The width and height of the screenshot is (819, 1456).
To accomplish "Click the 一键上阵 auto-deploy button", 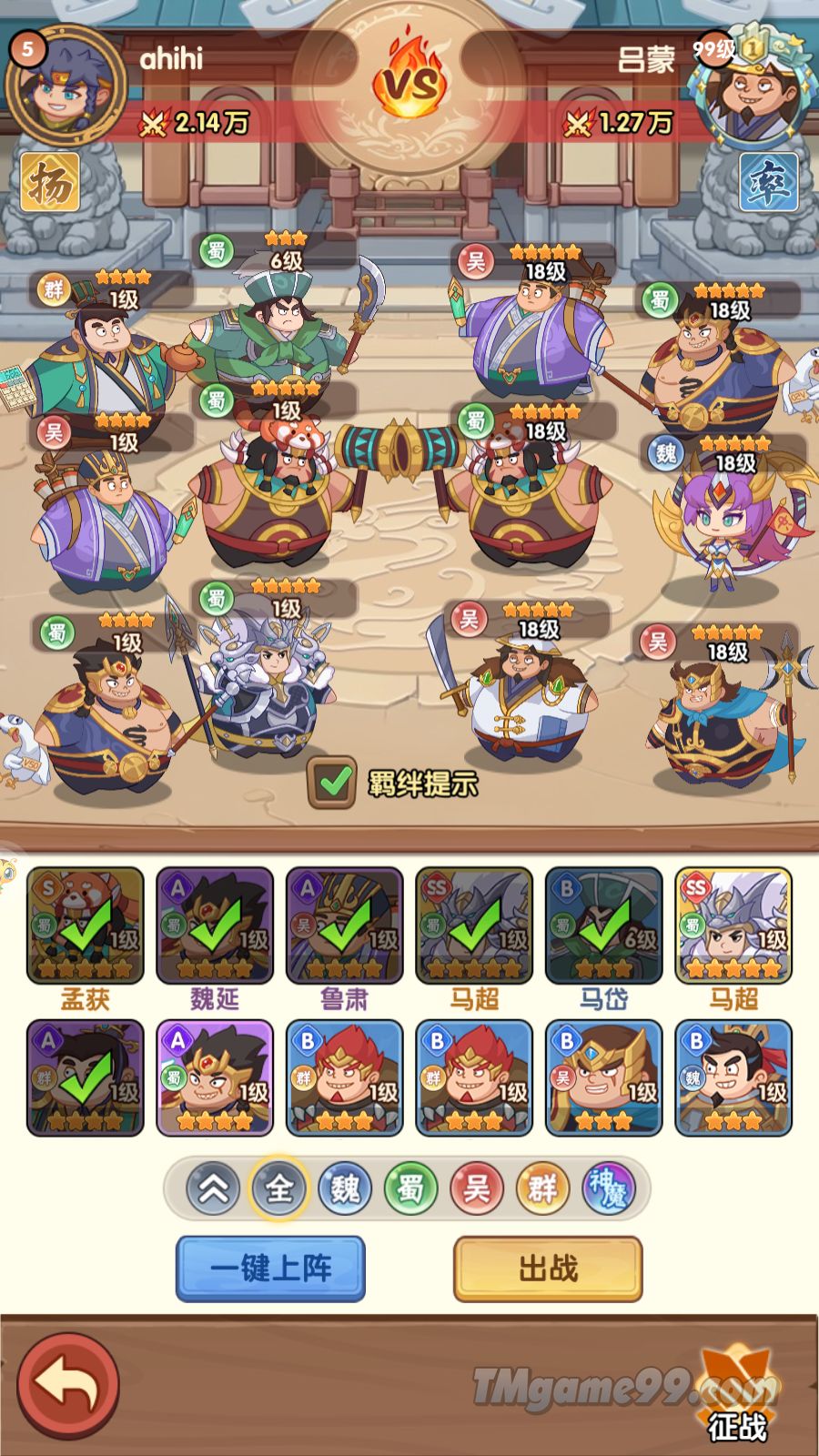I will (270, 1268).
